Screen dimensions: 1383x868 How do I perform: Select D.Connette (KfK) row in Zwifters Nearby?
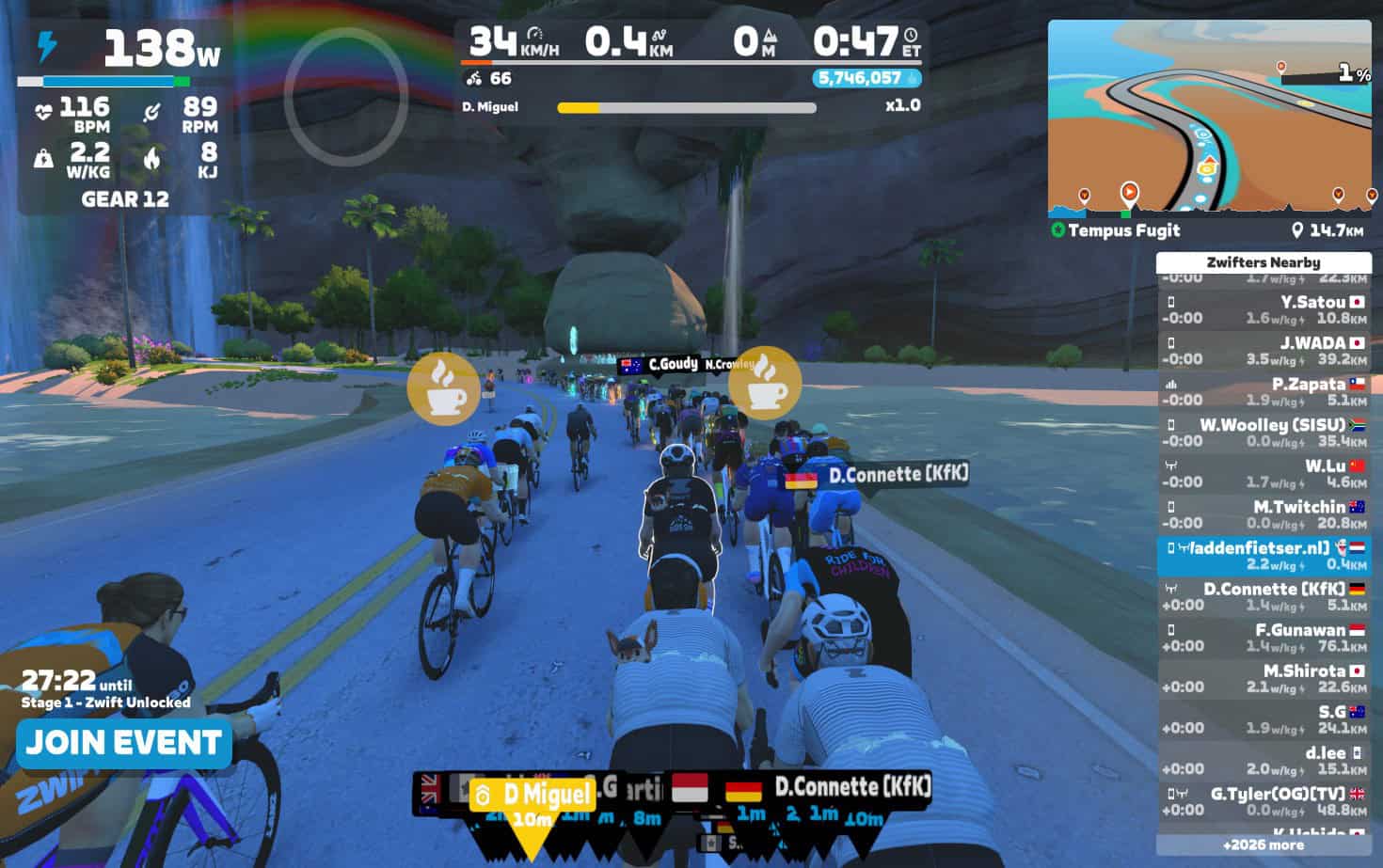tap(1263, 596)
